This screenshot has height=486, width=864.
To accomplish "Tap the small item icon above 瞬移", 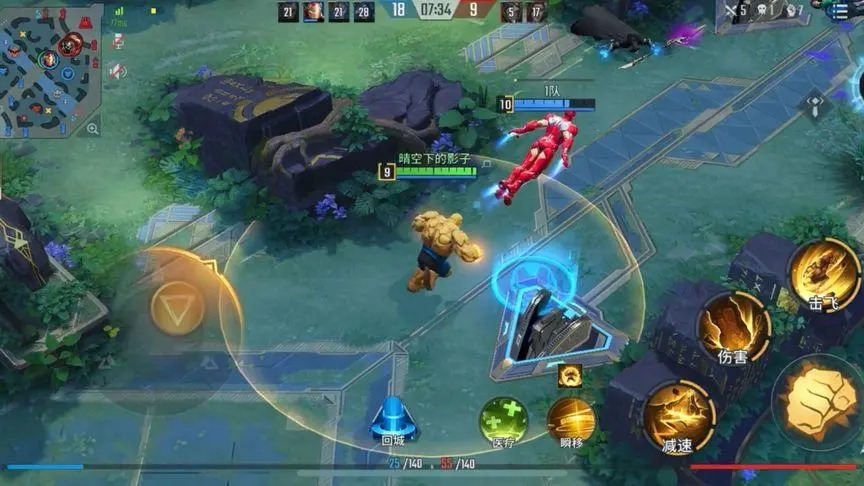I will pyautogui.click(x=571, y=376).
